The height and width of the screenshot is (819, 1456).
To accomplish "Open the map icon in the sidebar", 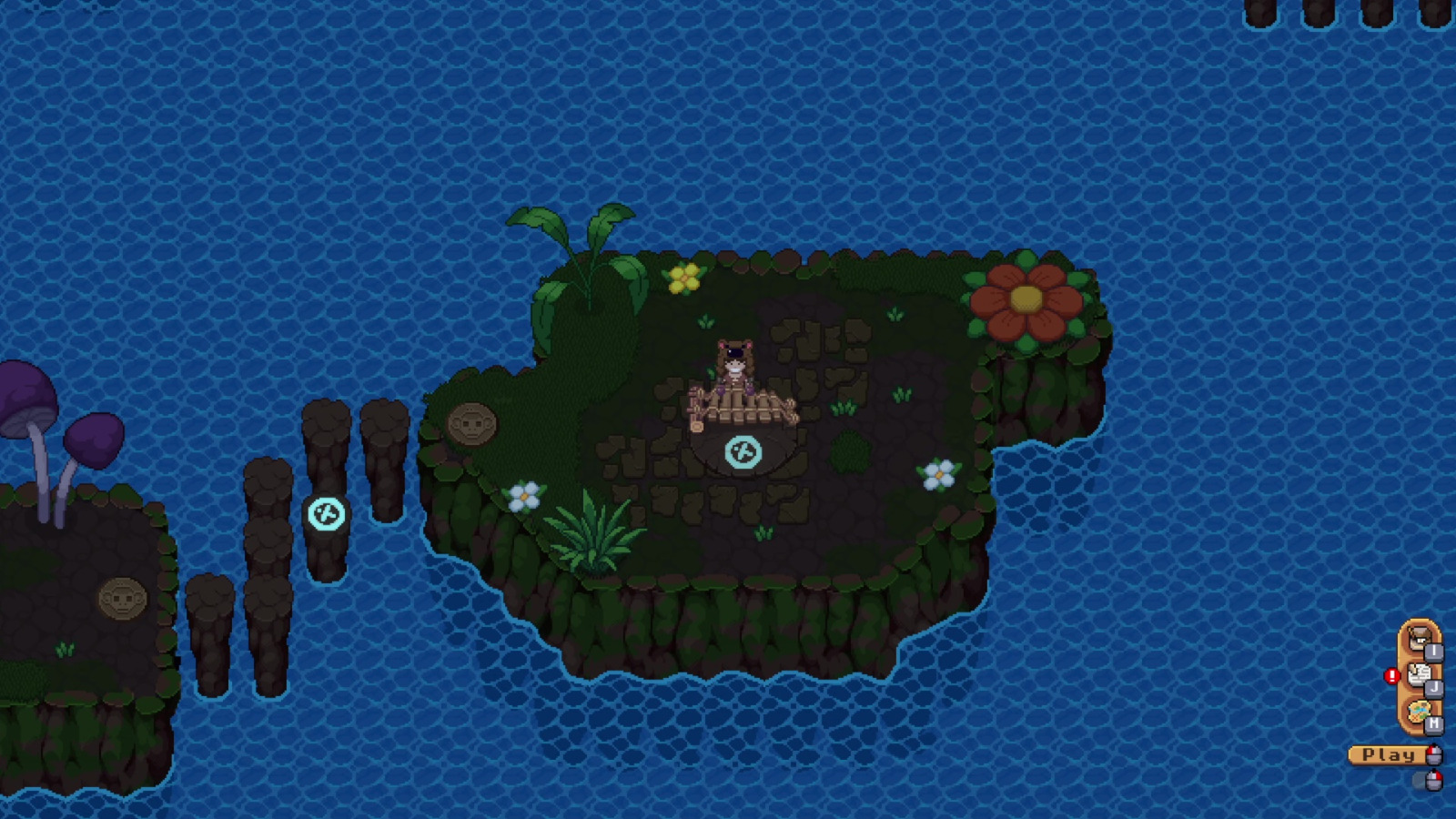I will pyautogui.click(x=1420, y=711).
